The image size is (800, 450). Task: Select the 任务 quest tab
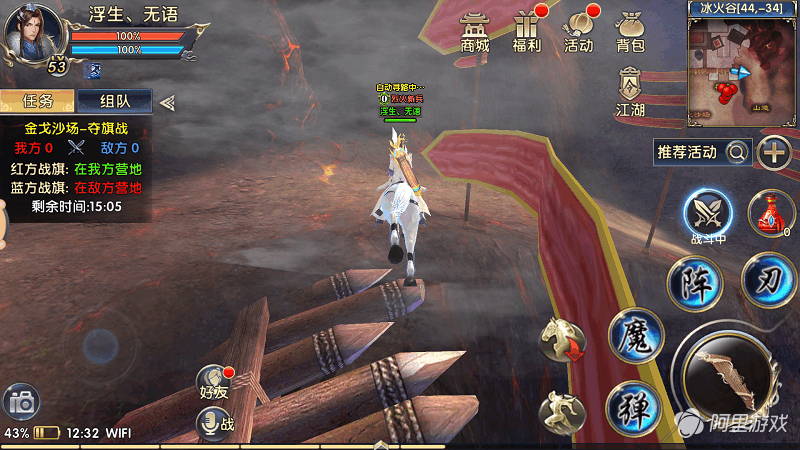[x=37, y=101]
